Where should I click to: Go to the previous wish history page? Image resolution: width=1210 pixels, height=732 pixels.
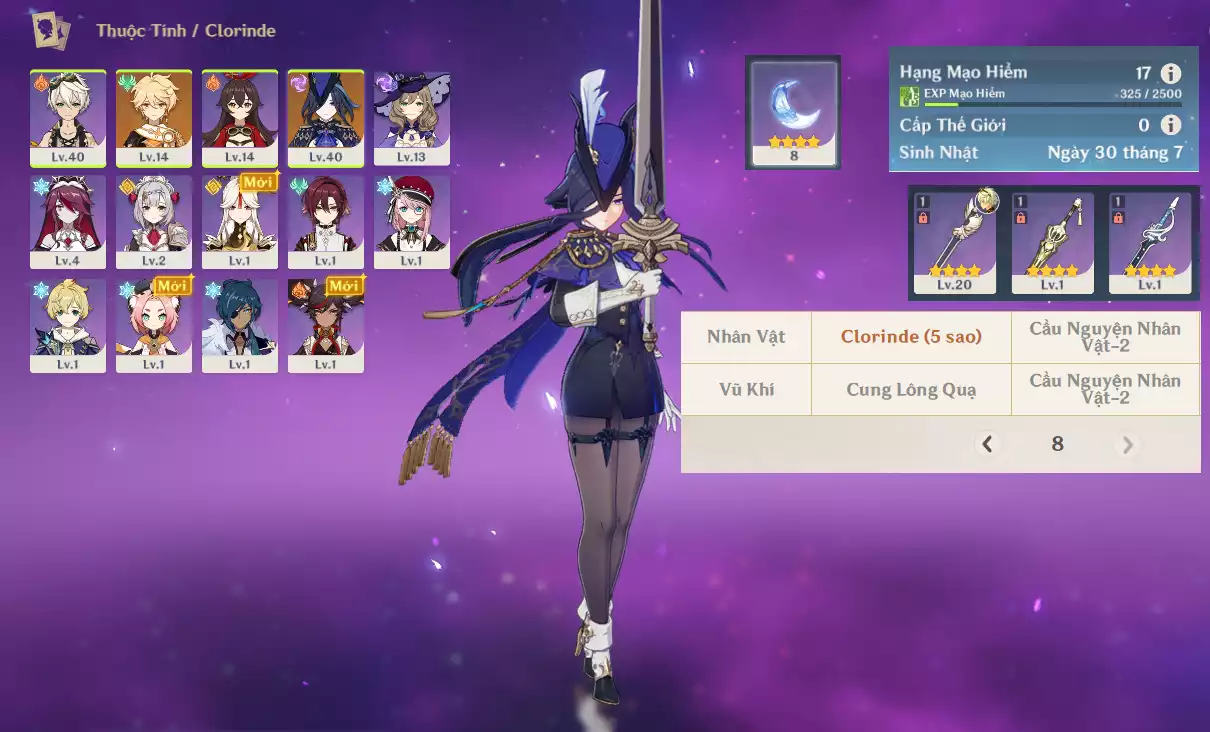tap(988, 444)
